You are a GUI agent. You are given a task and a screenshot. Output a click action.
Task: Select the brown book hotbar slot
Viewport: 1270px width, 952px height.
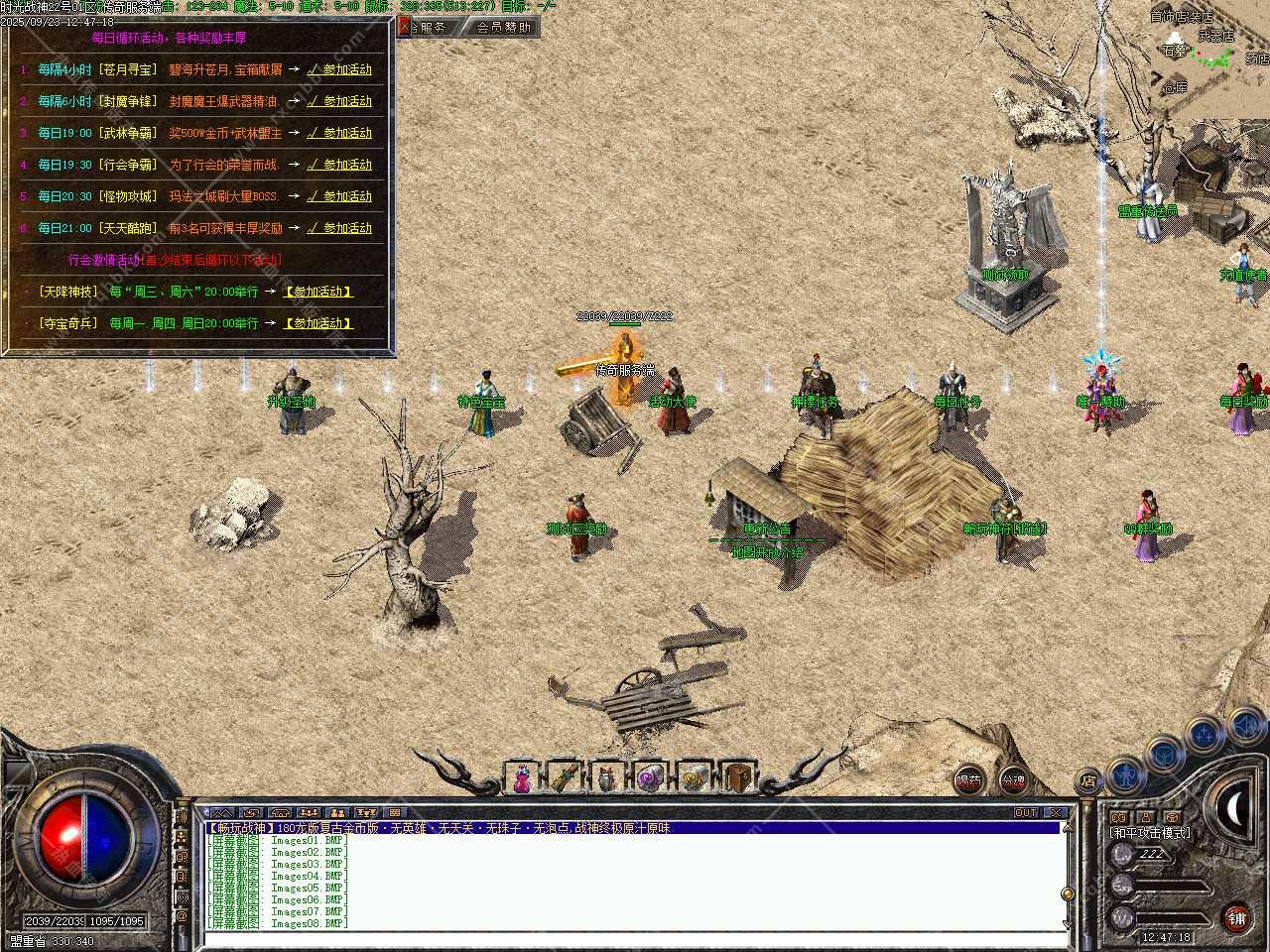(737, 778)
